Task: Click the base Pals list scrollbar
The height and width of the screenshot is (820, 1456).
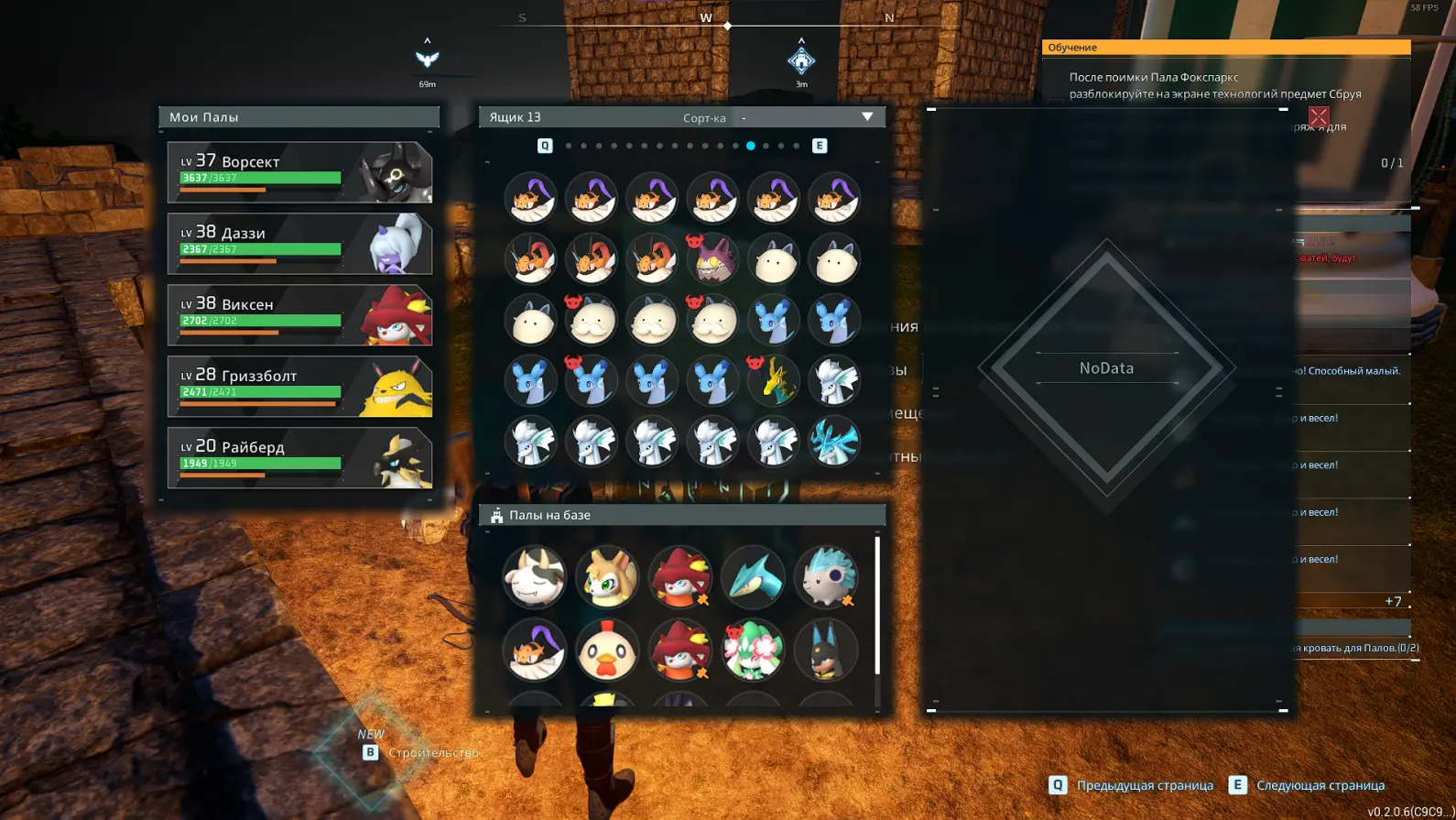Action: tap(877, 605)
